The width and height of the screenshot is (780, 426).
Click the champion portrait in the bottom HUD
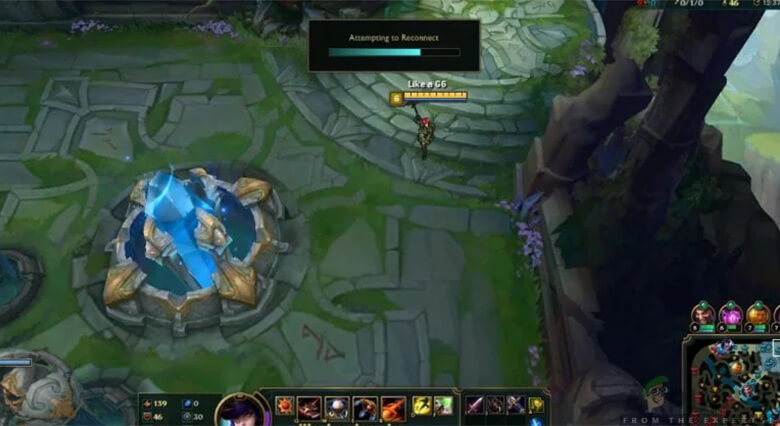tap(237, 412)
